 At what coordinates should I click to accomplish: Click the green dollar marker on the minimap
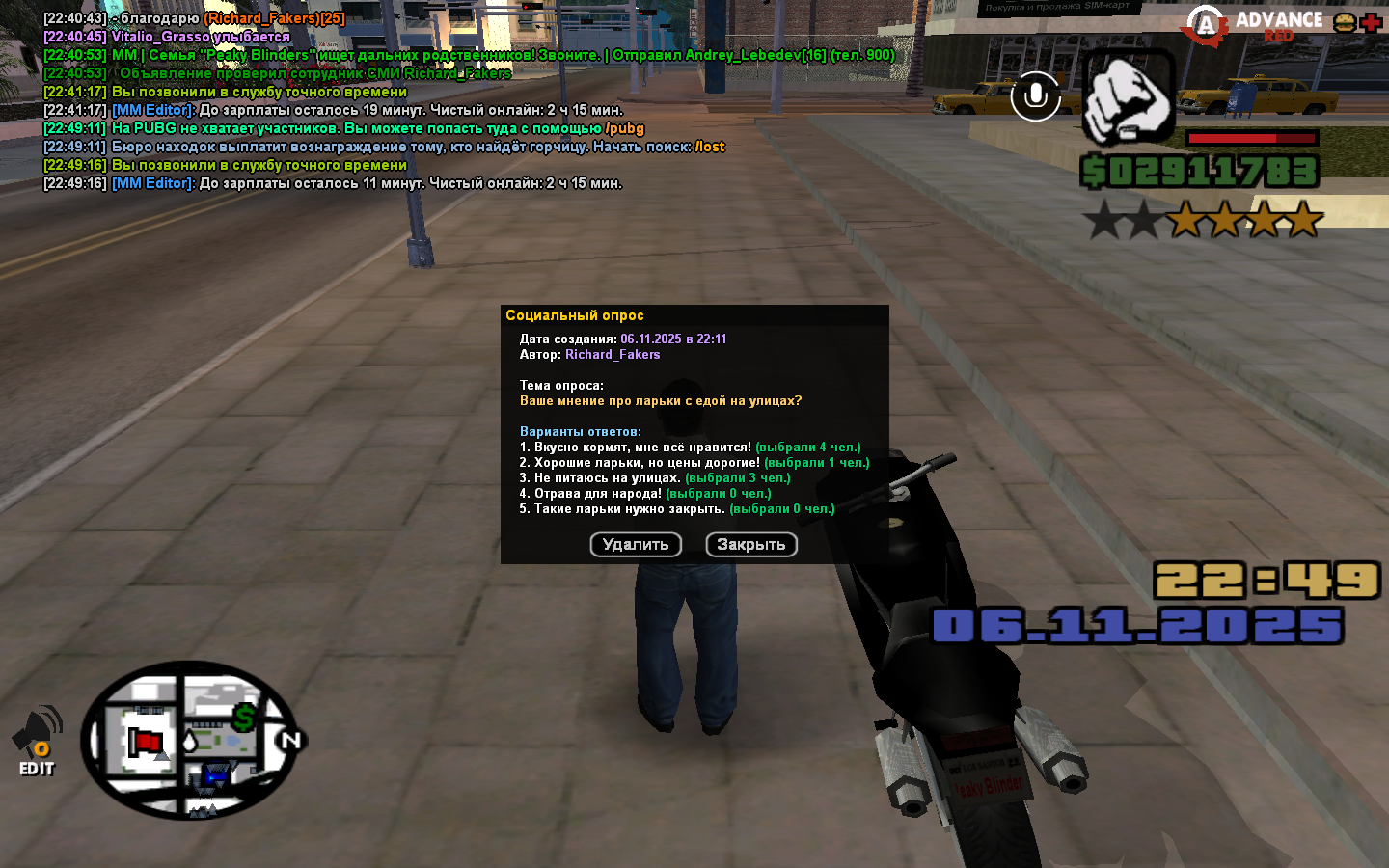[245, 717]
